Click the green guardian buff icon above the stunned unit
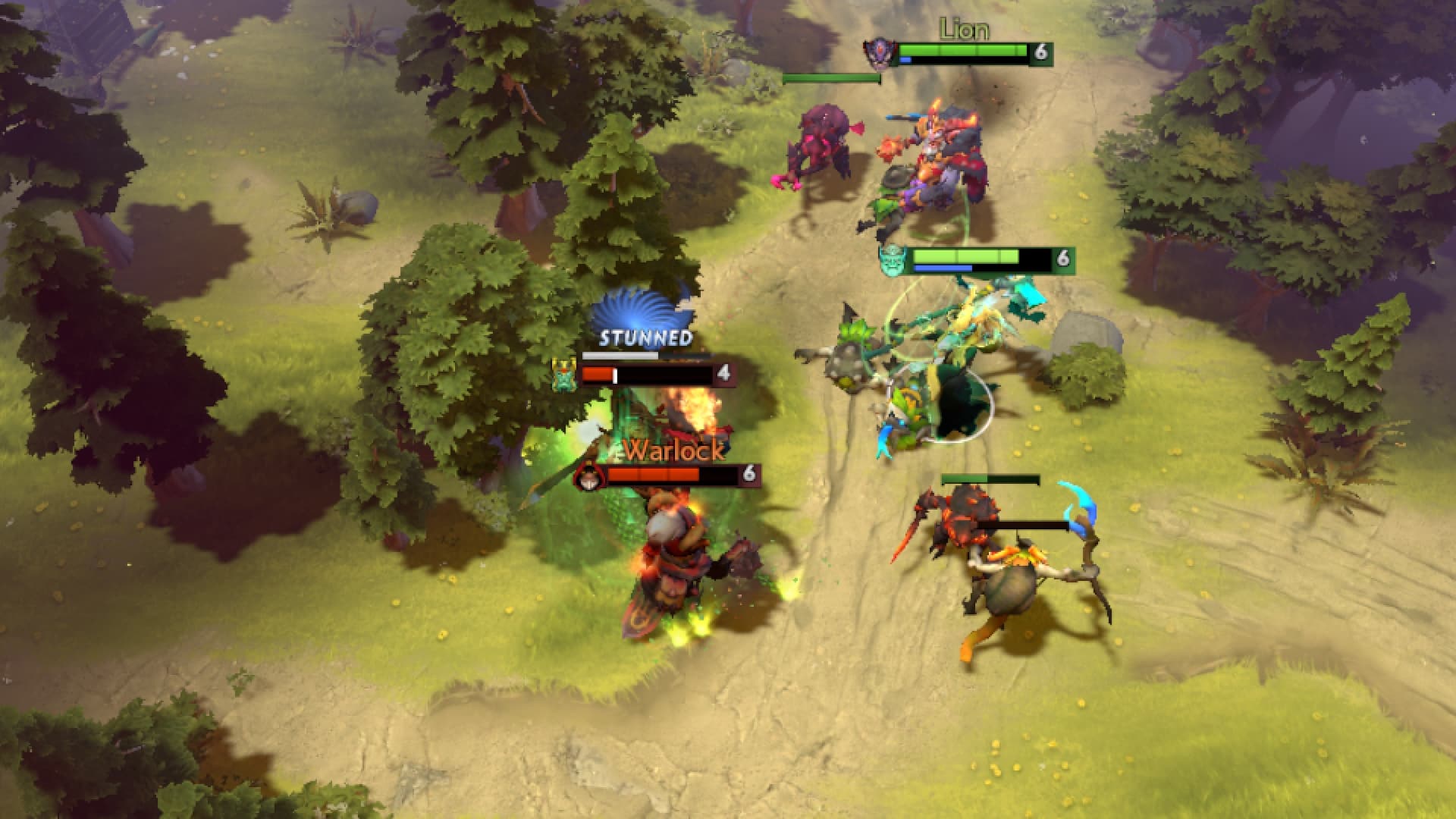This screenshot has height=819, width=1456. click(x=563, y=374)
